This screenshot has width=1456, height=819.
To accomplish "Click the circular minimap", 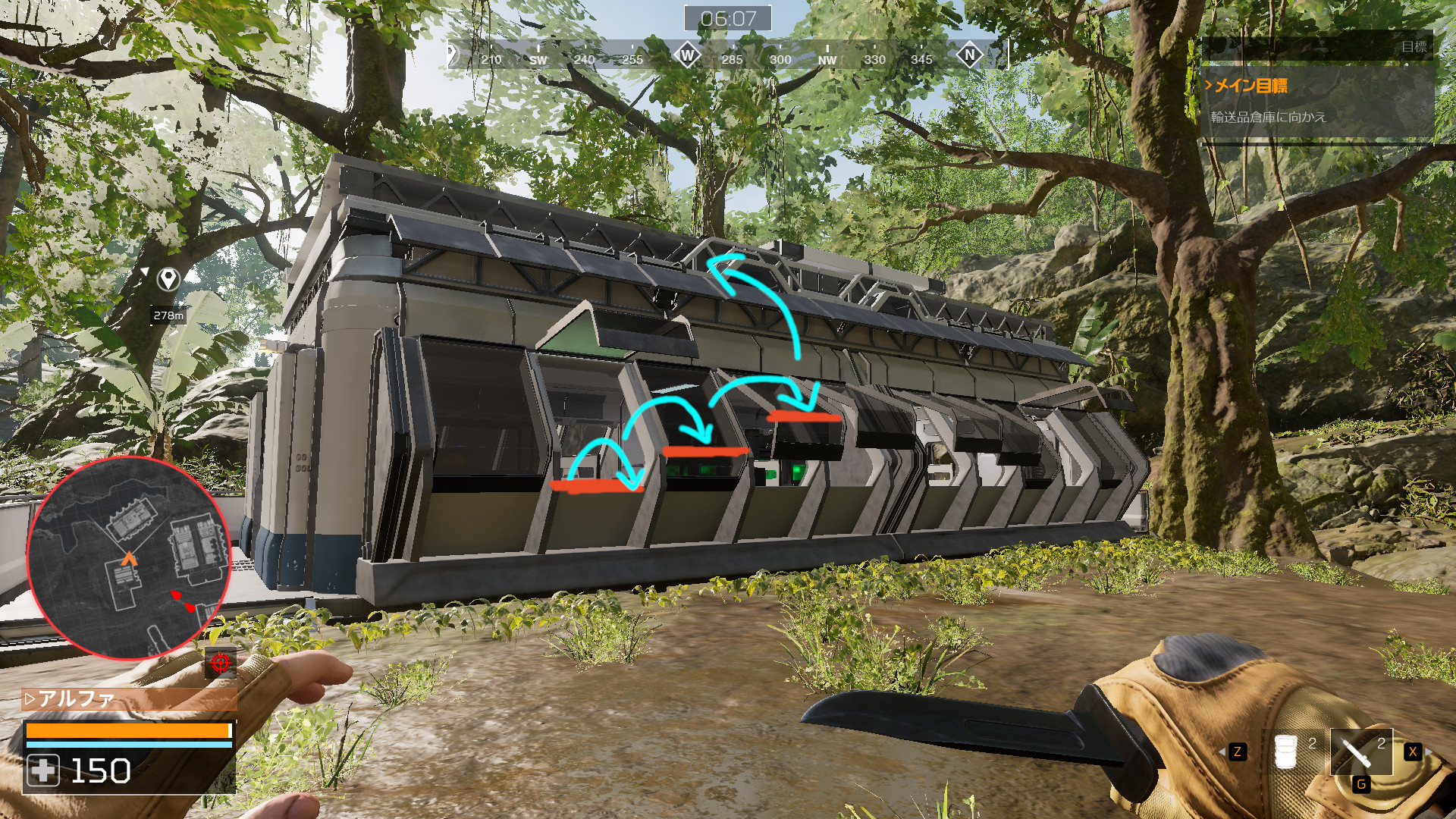I will coord(127,558).
